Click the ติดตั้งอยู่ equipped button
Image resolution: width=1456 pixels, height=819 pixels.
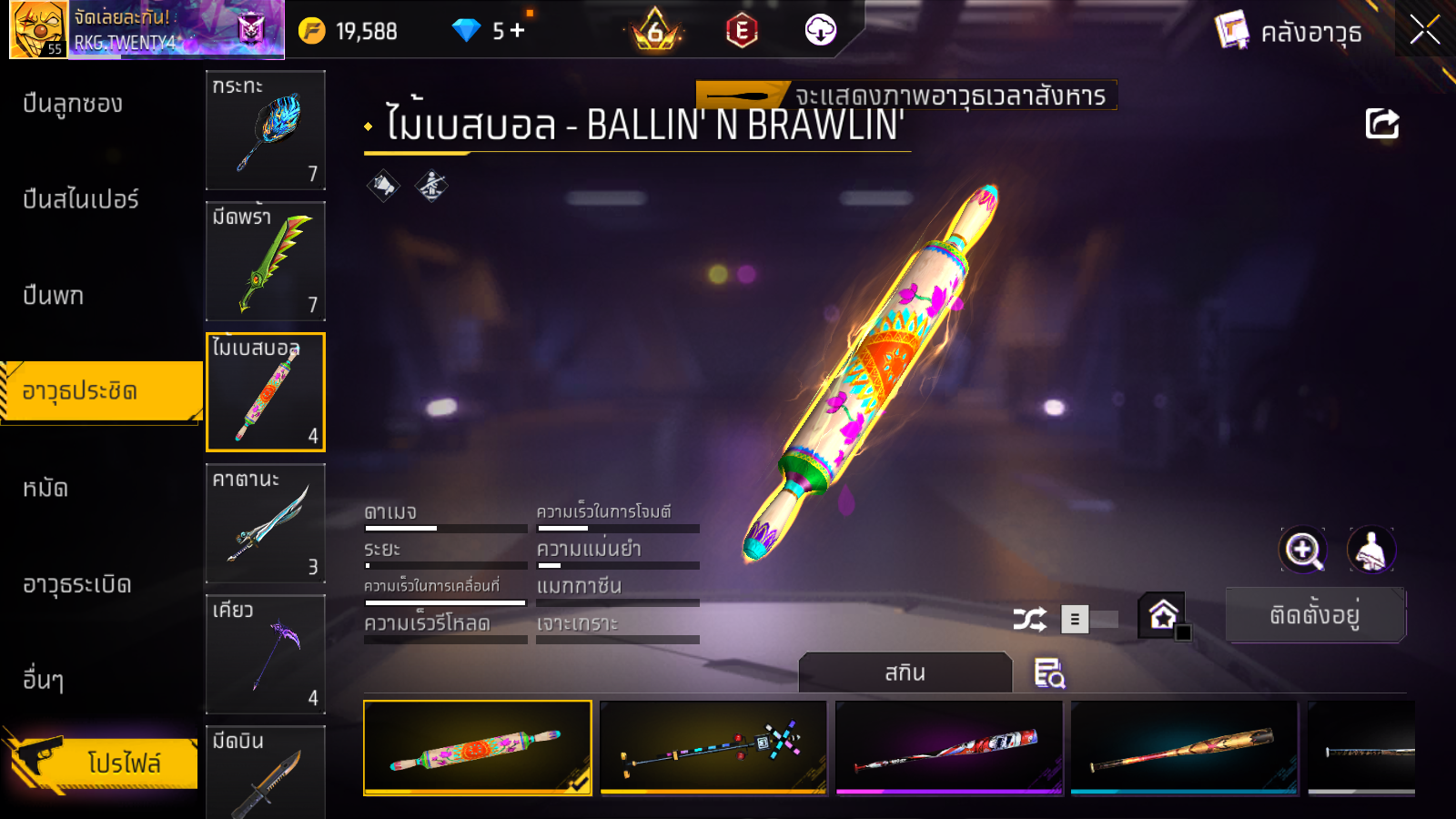pyautogui.click(x=1315, y=615)
